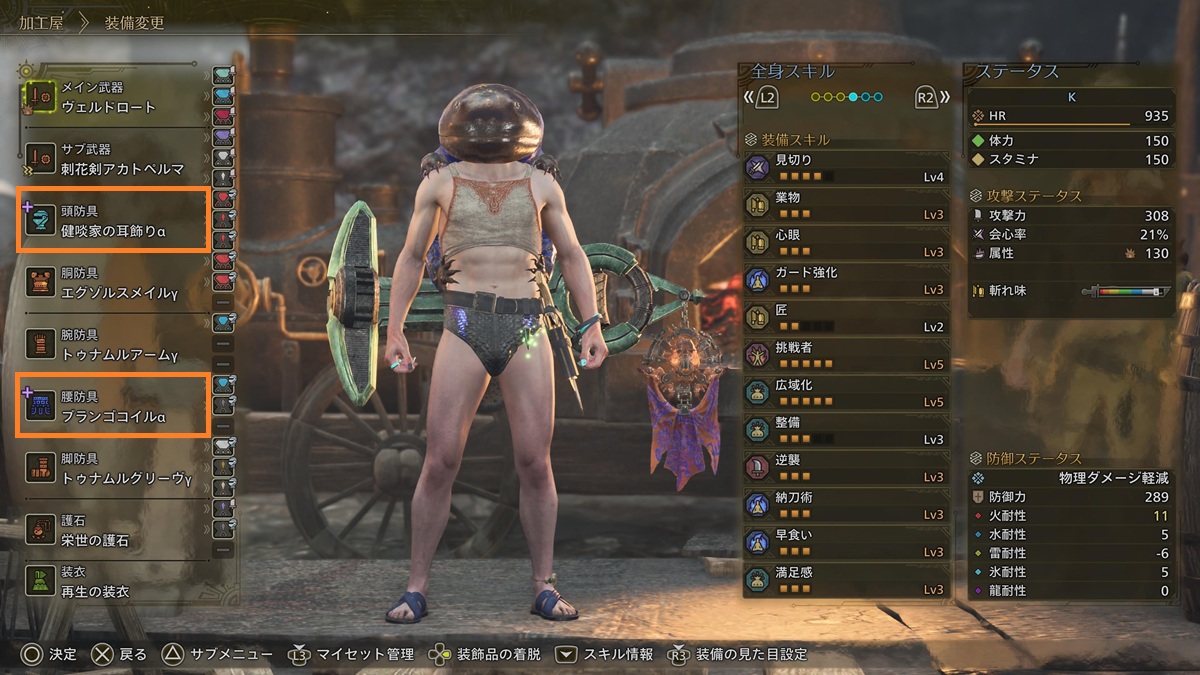Select leg armor トゥナムルグリーヴγ

tap(112, 466)
